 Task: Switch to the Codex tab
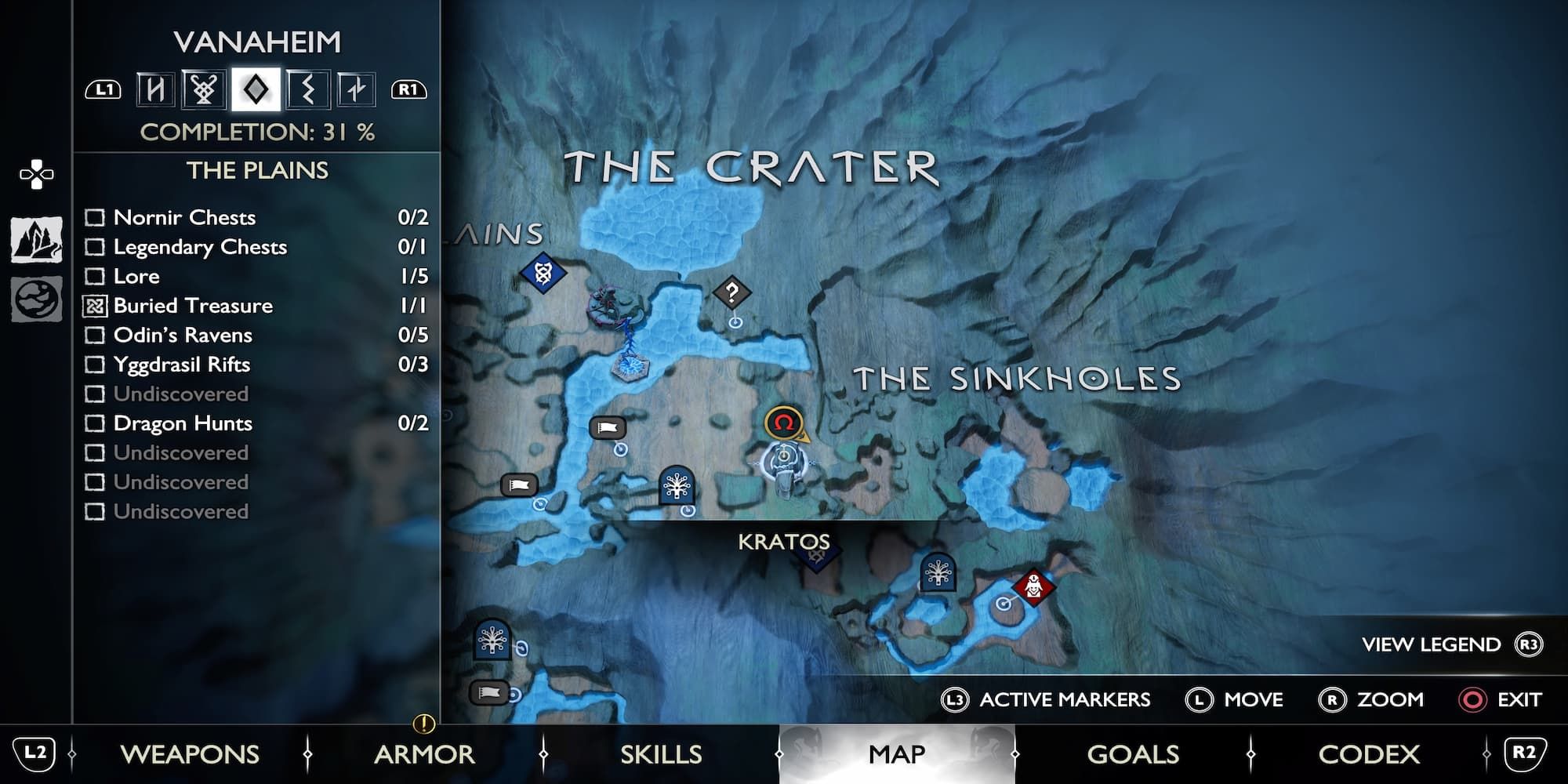[1369, 754]
